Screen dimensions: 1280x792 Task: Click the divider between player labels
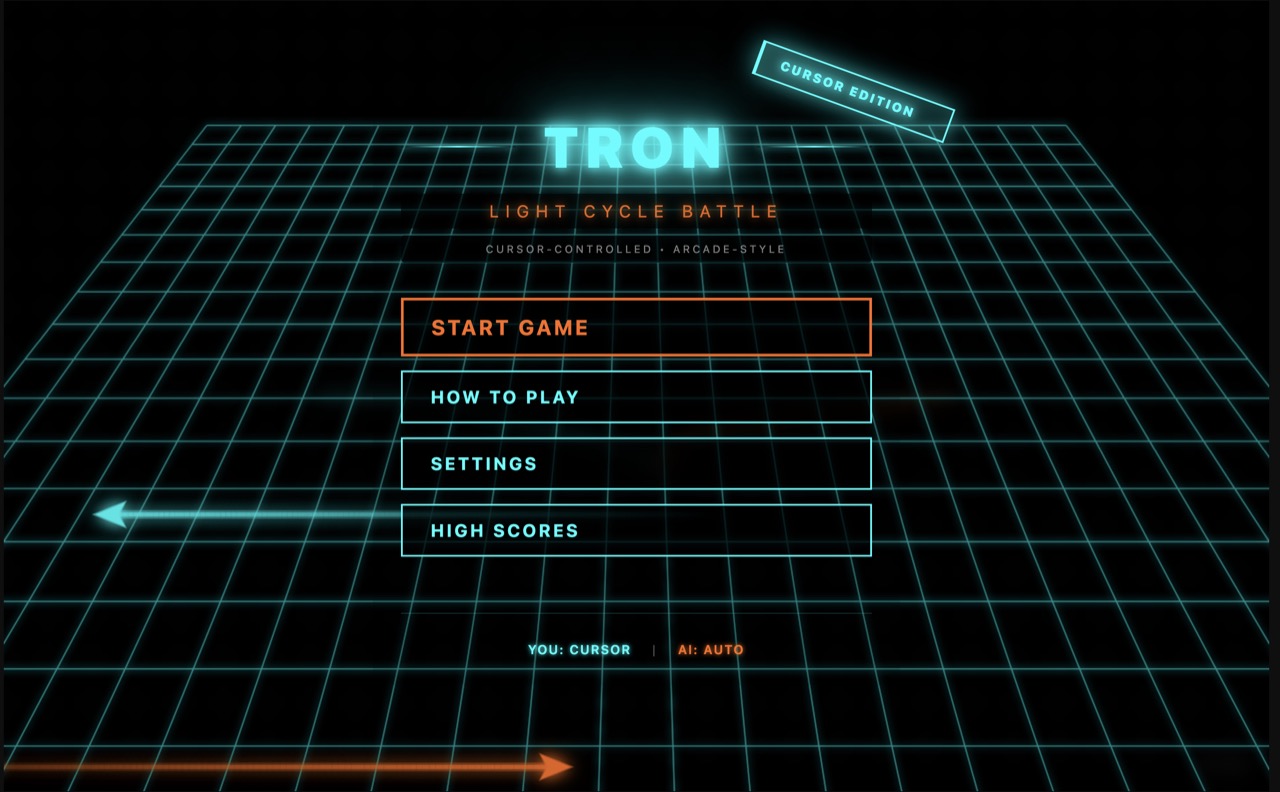[653, 649]
